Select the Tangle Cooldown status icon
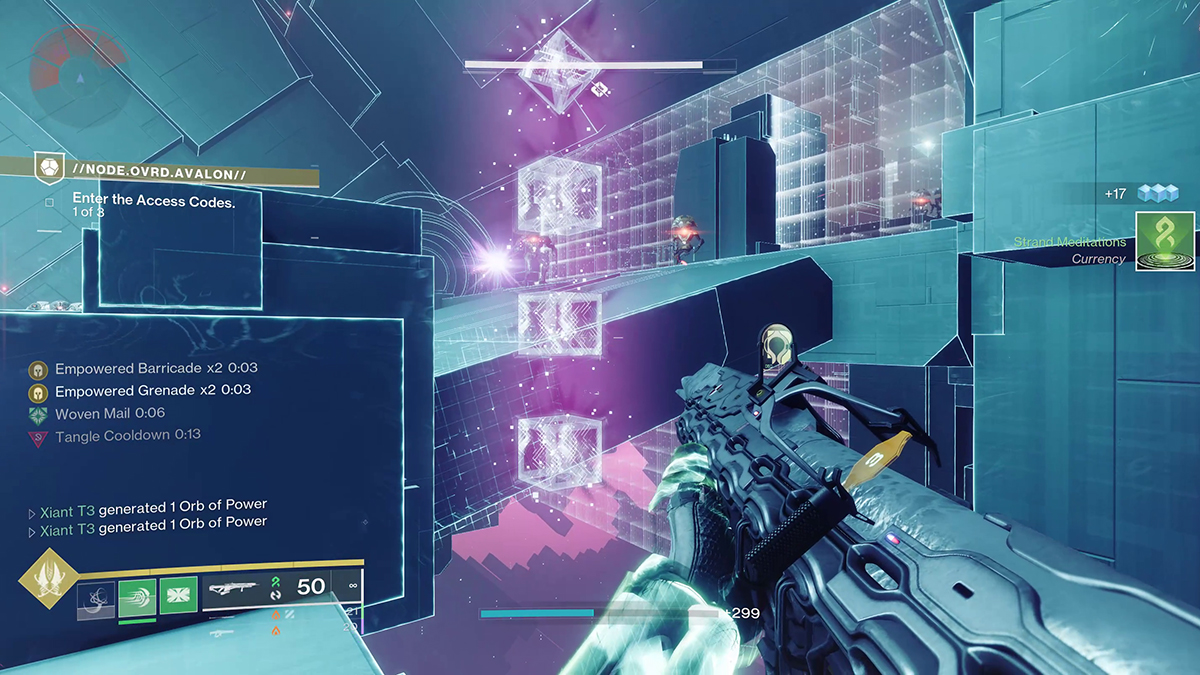Screen dimensions: 1200x675 (38, 437)
